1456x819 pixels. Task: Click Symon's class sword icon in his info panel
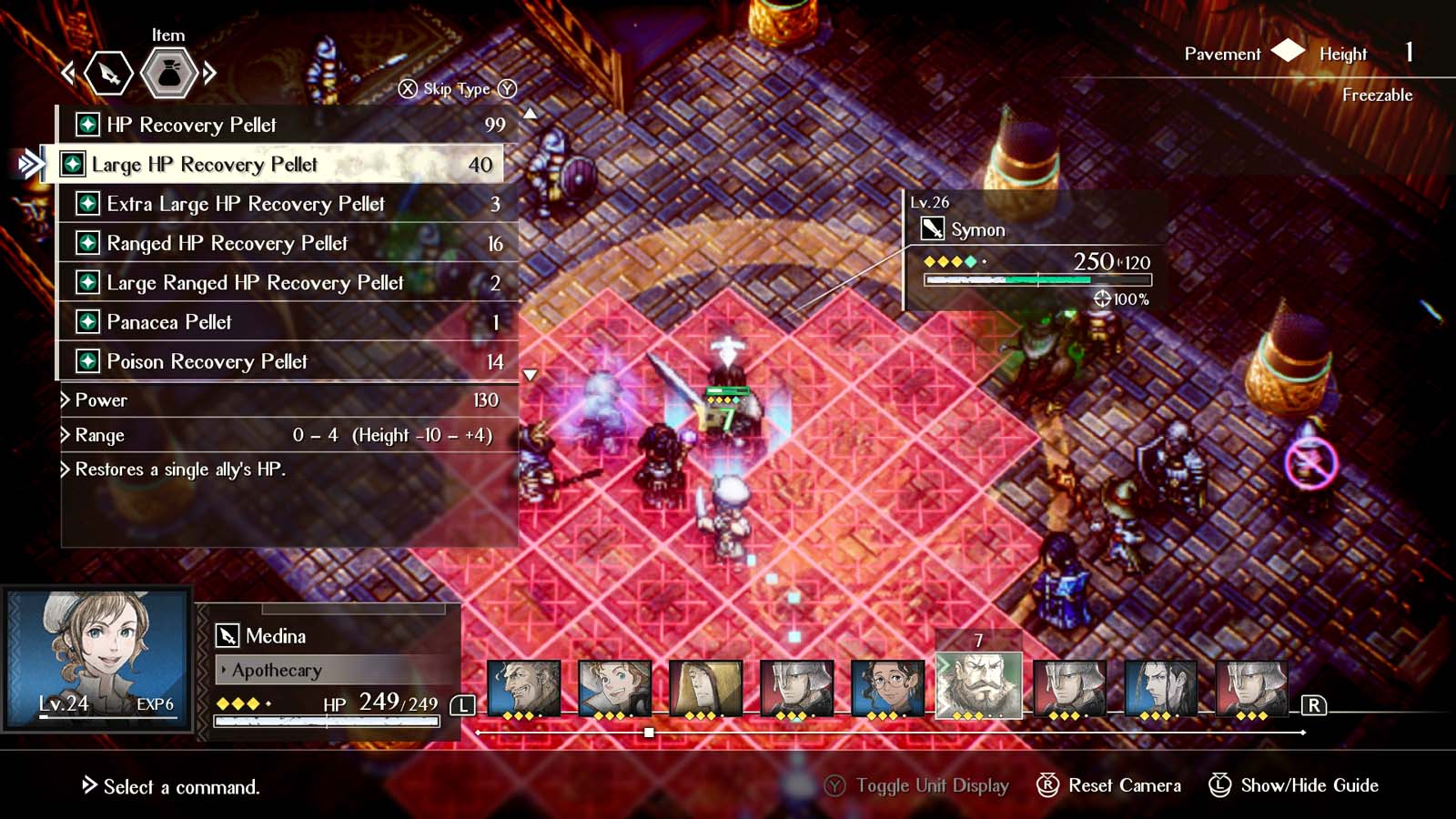tap(934, 230)
